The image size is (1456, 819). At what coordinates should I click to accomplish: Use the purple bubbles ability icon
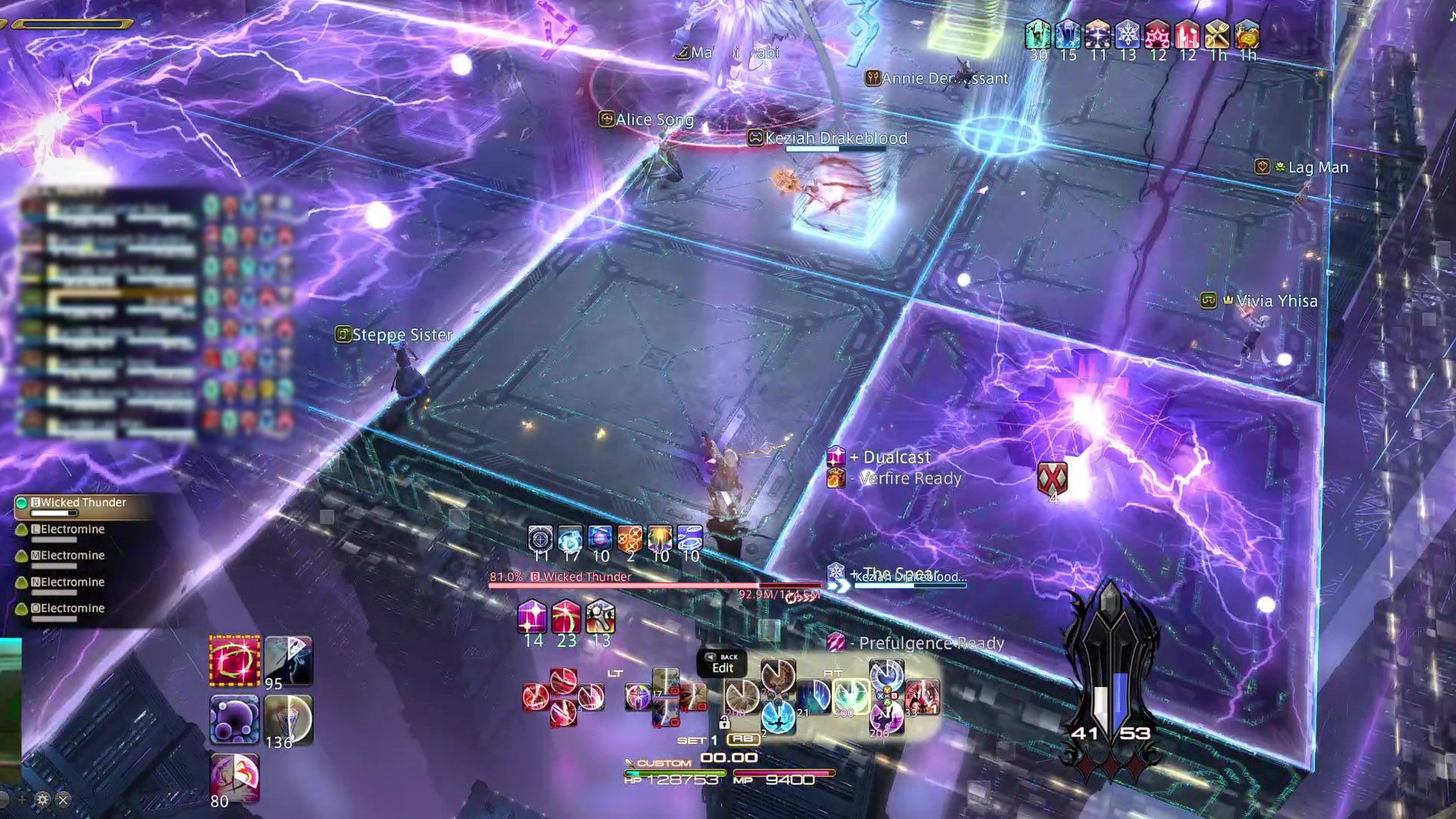[234, 719]
